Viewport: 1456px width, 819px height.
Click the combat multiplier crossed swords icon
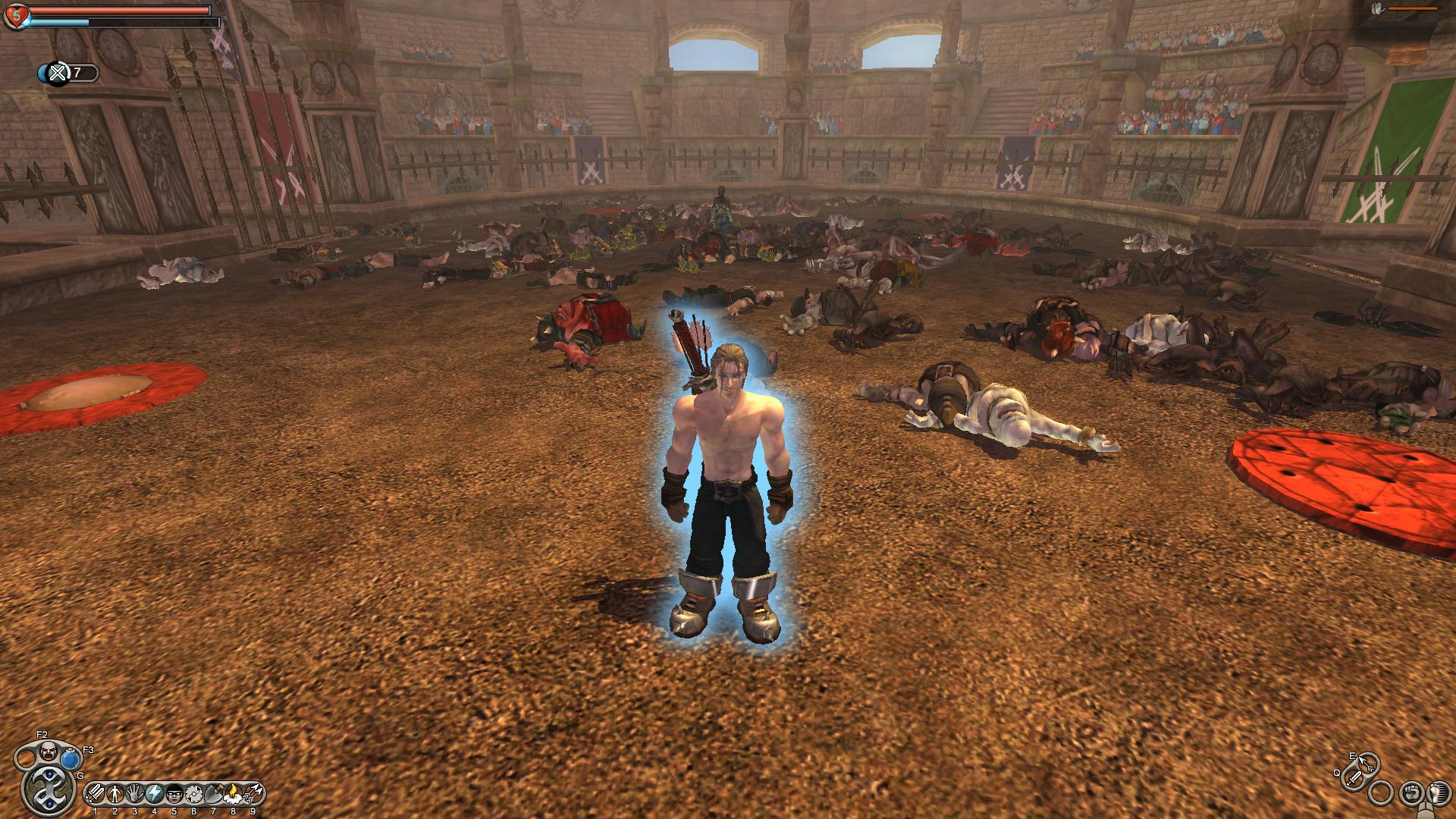58,73
